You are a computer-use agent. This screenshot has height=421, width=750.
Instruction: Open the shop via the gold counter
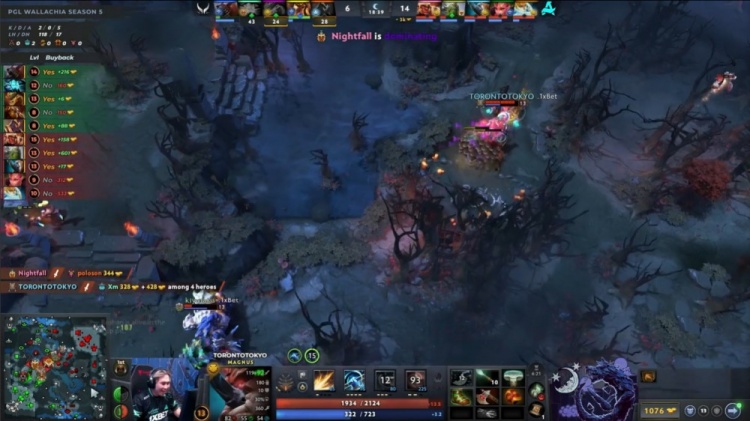tap(659, 409)
